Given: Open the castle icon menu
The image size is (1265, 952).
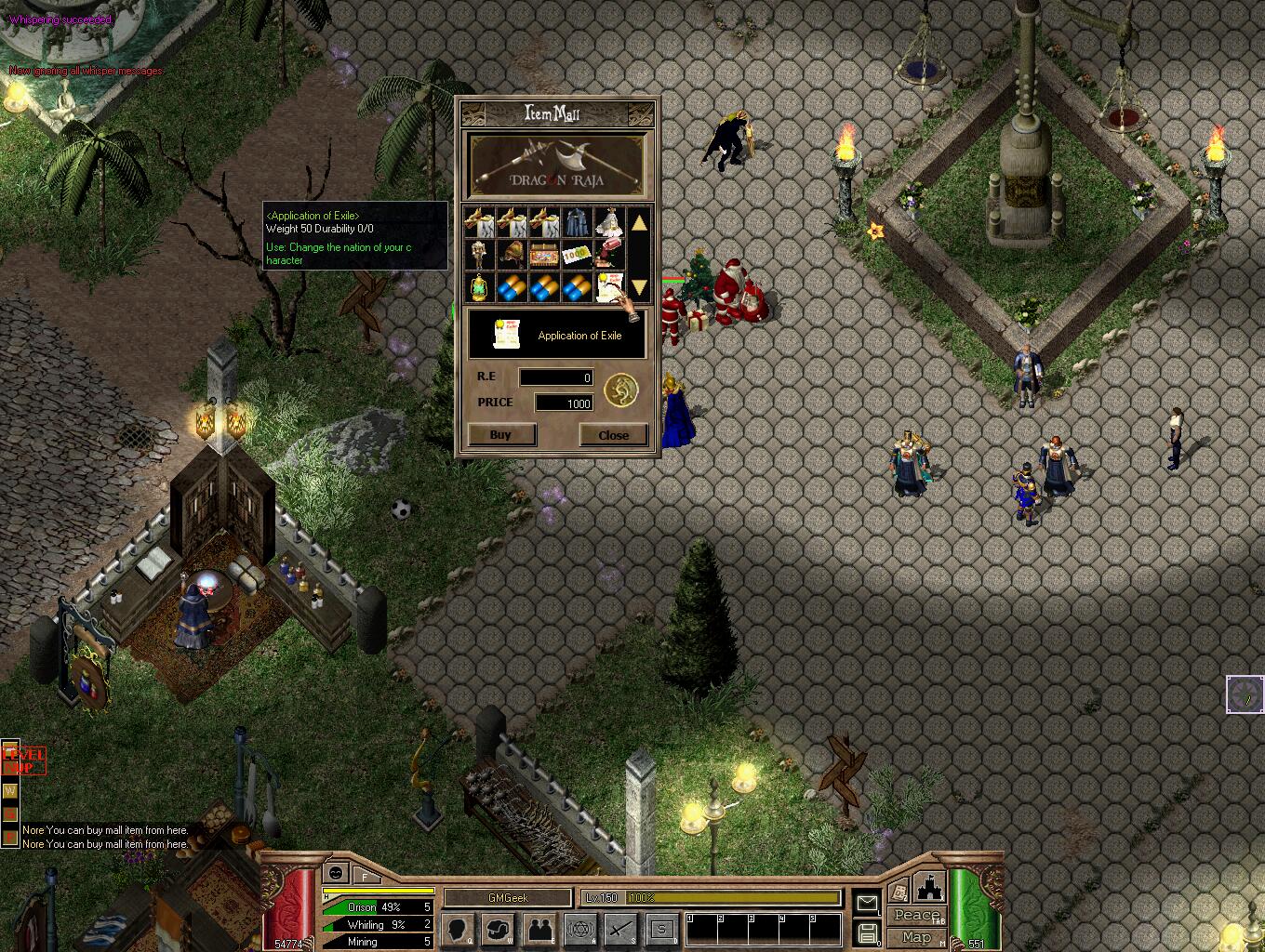Looking at the screenshot, I should 930,886.
